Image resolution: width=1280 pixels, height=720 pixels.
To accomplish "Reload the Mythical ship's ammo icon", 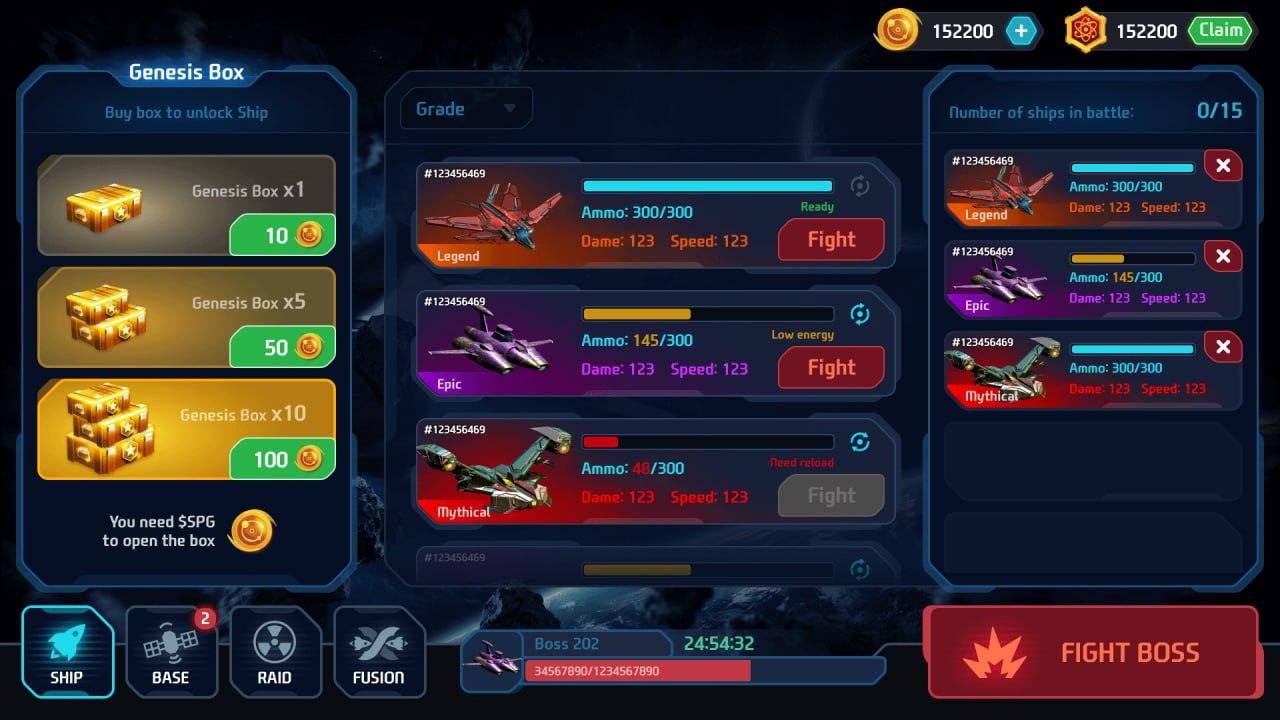I will click(859, 442).
